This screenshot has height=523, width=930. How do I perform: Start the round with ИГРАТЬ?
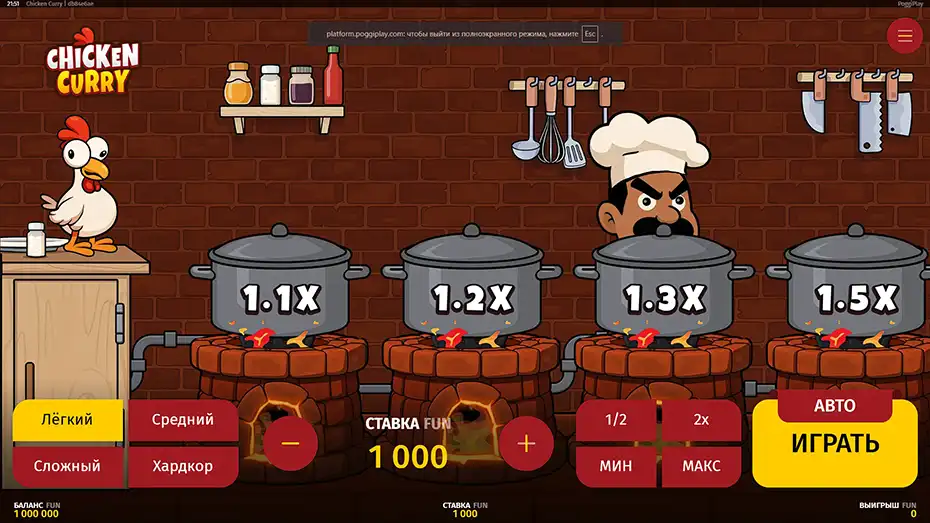pyautogui.click(x=835, y=447)
